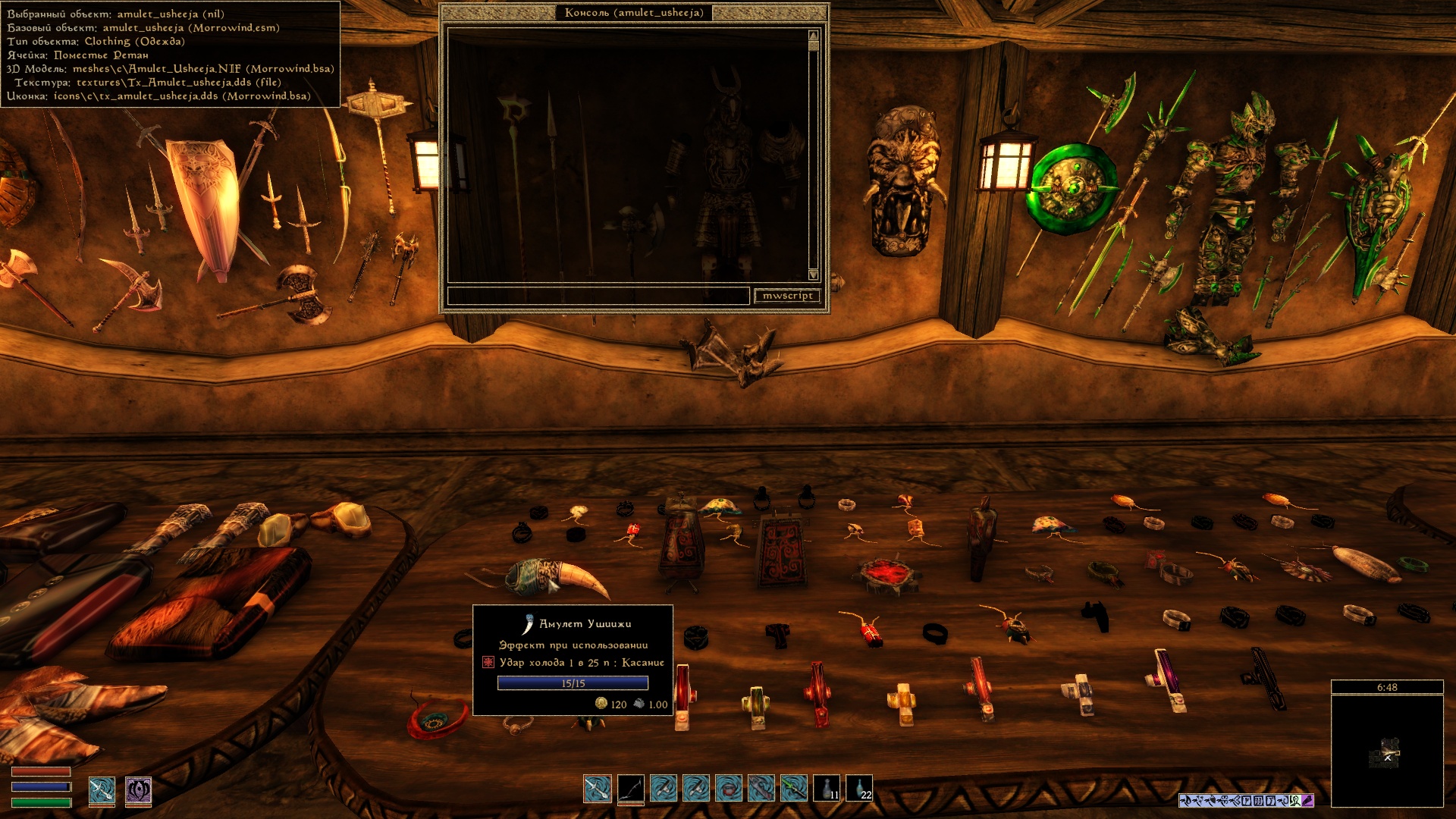Use the potion stack of 11
1456x819 pixels.
[827, 789]
